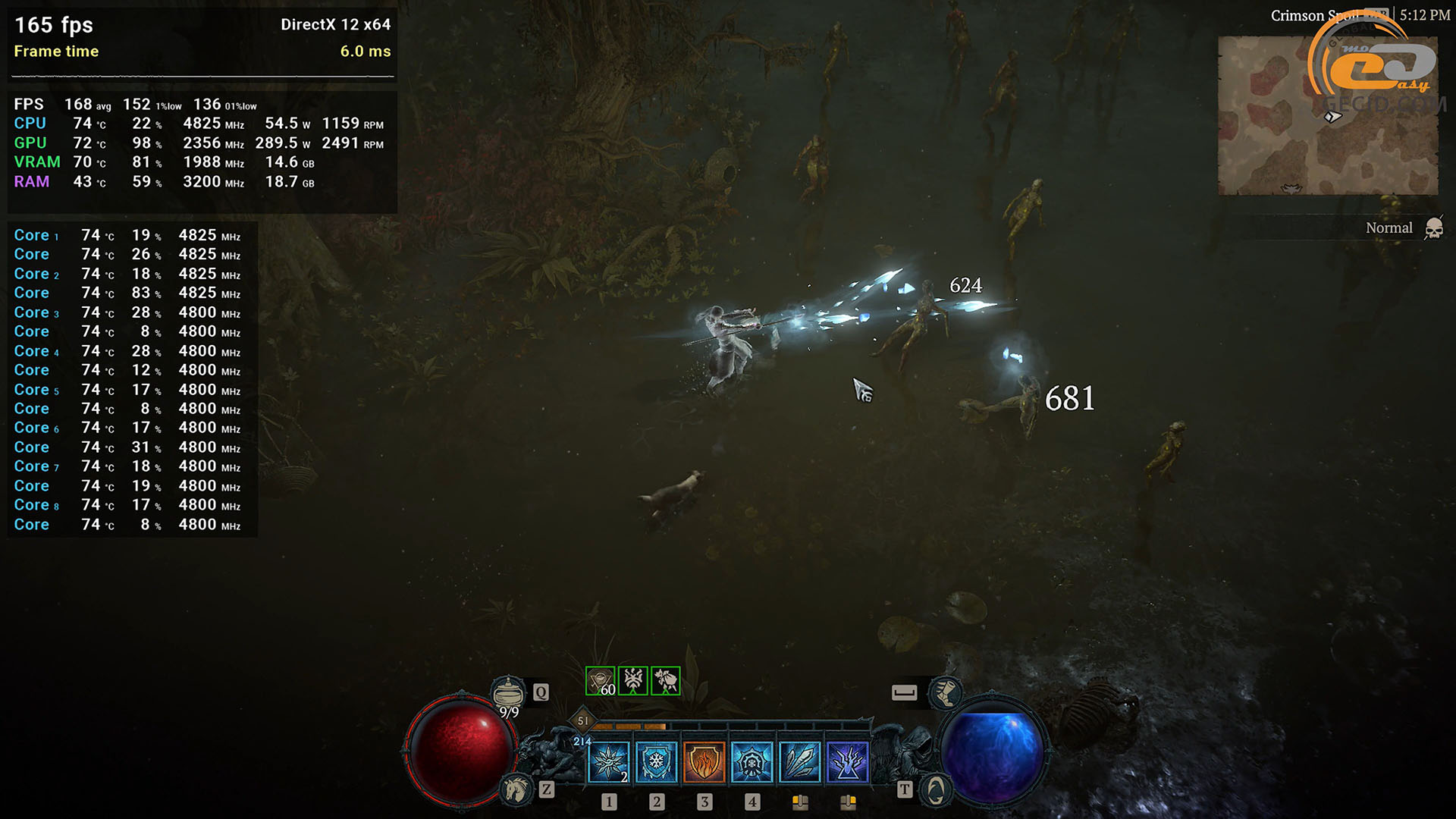Screen dimensions: 1456x819
Task: Use the Frost Nova skill icon
Action: tap(752, 761)
